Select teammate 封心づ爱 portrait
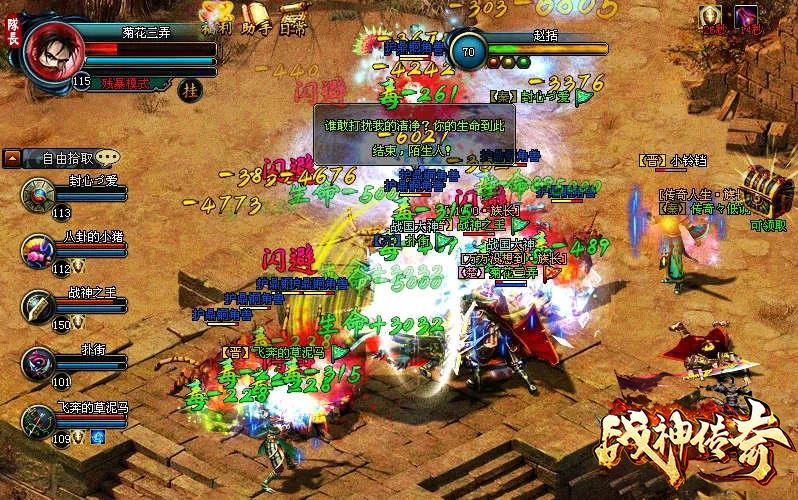The height and width of the screenshot is (500, 798). click(39, 192)
